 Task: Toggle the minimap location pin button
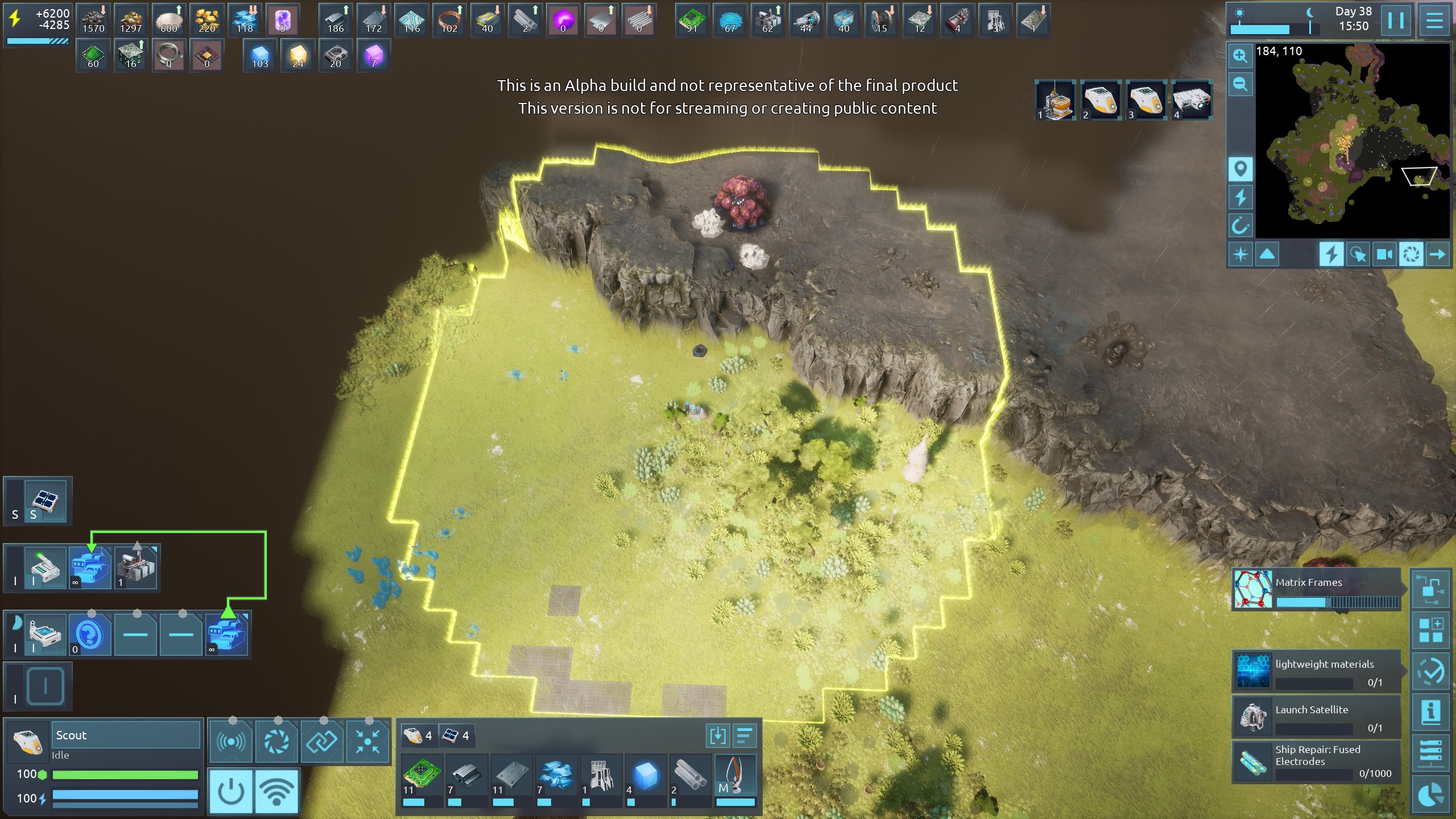pyautogui.click(x=1240, y=169)
